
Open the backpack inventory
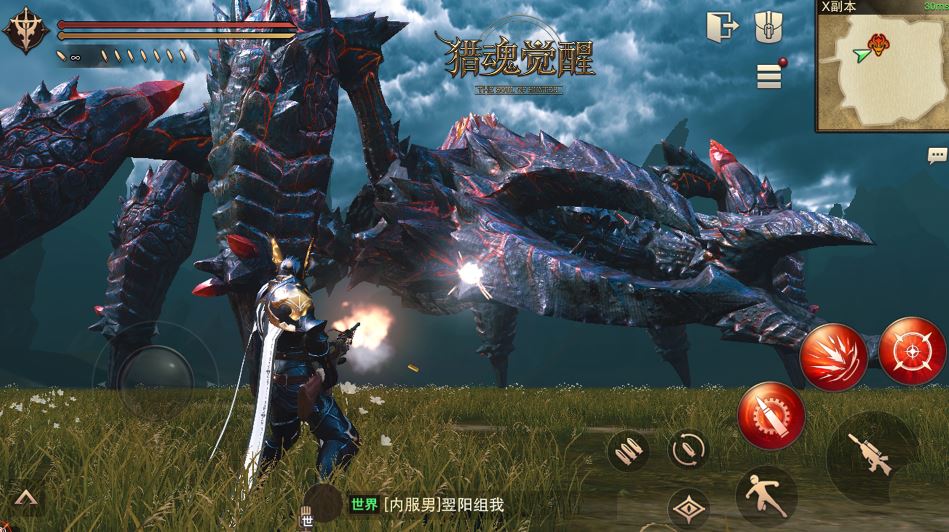point(768,27)
